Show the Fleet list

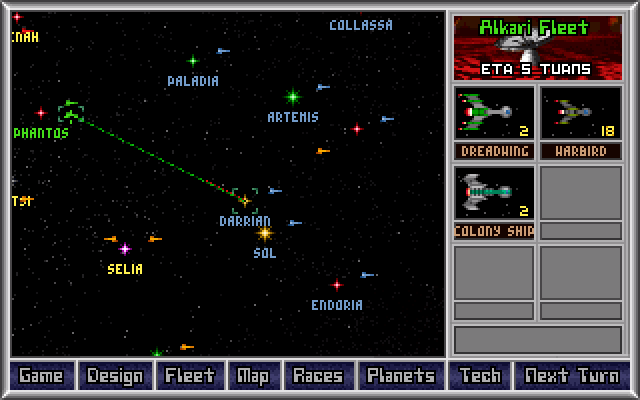coord(189,376)
